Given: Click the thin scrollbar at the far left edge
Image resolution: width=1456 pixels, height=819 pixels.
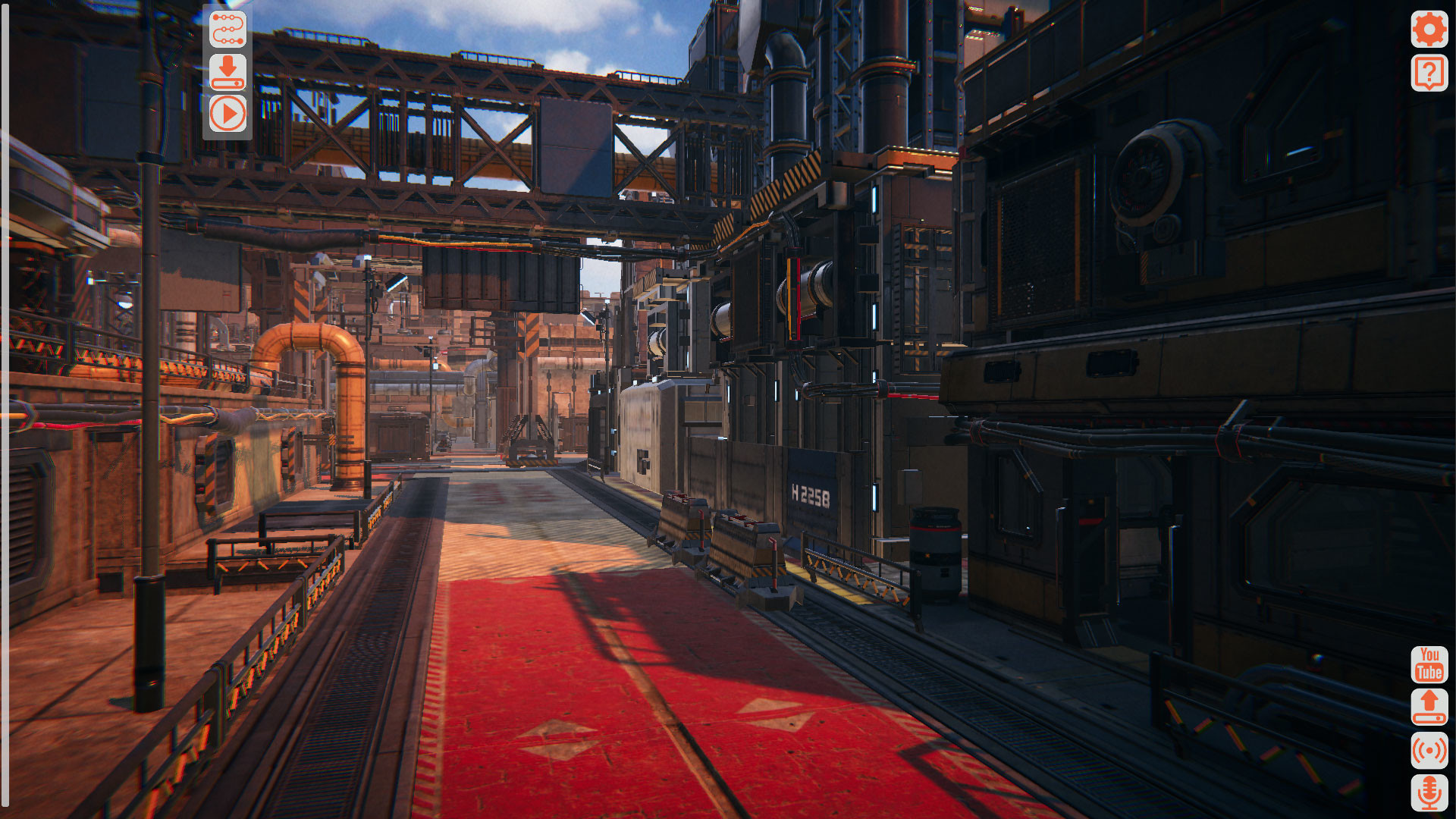Looking at the screenshot, I should click(5, 409).
